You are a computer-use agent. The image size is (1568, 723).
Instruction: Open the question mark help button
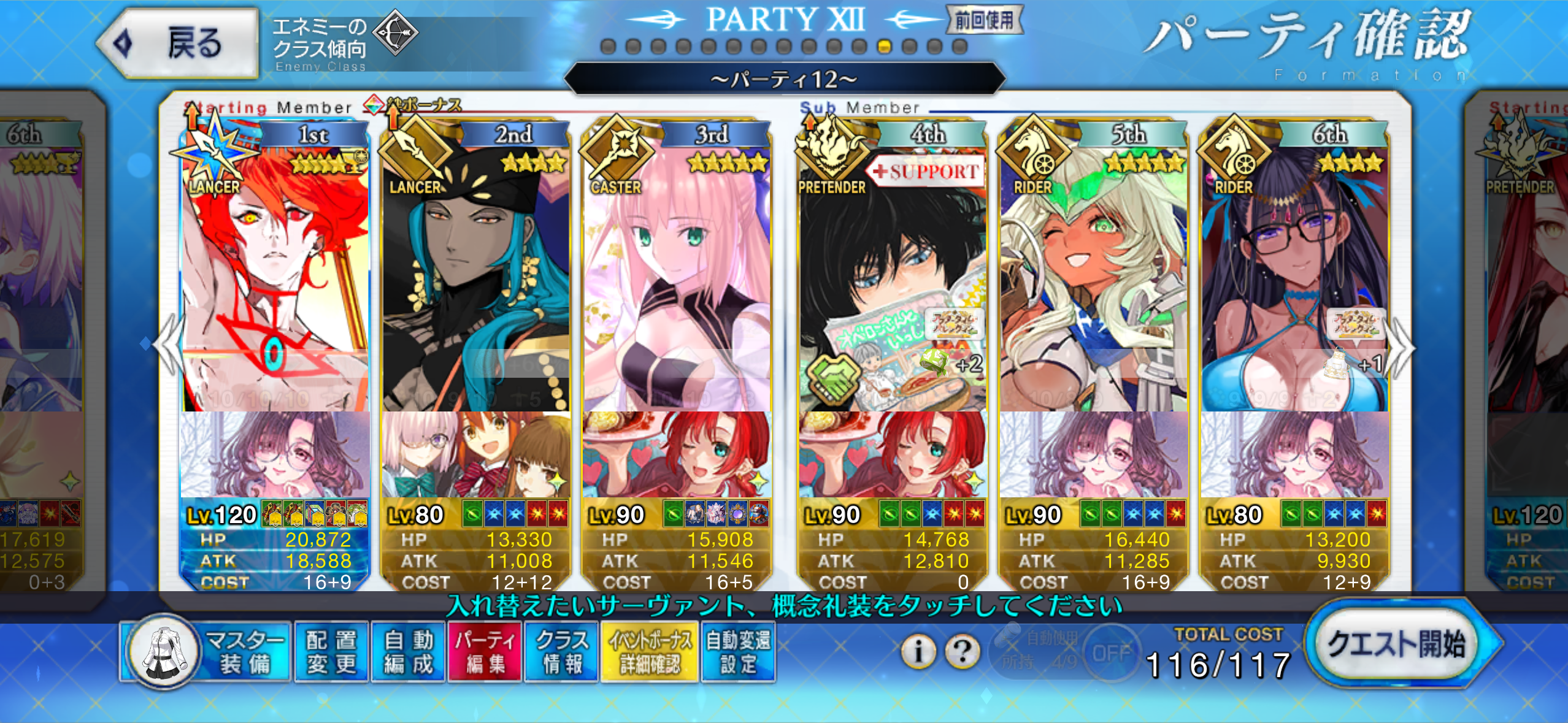(x=963, y=651)
